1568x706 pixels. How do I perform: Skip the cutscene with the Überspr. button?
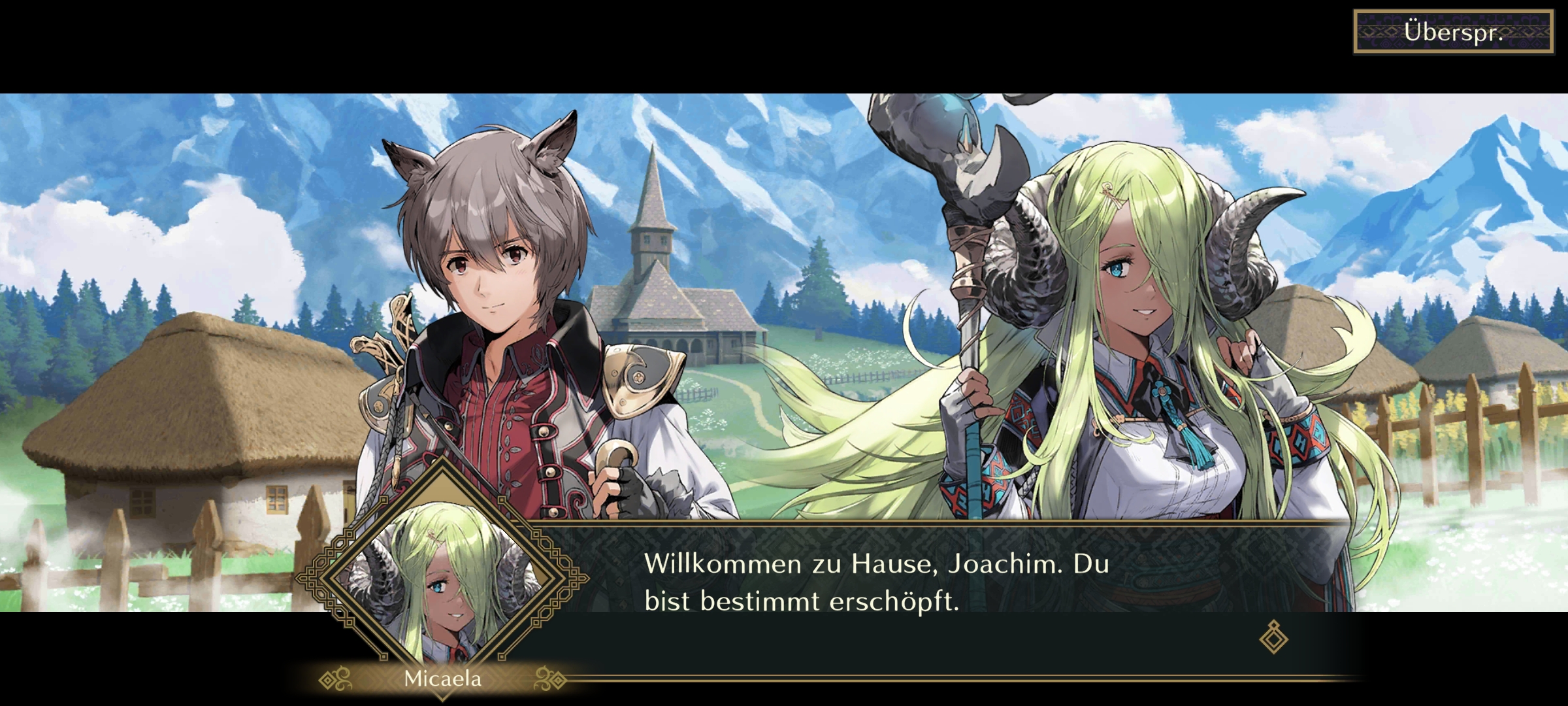click(x=1453, y=32)
